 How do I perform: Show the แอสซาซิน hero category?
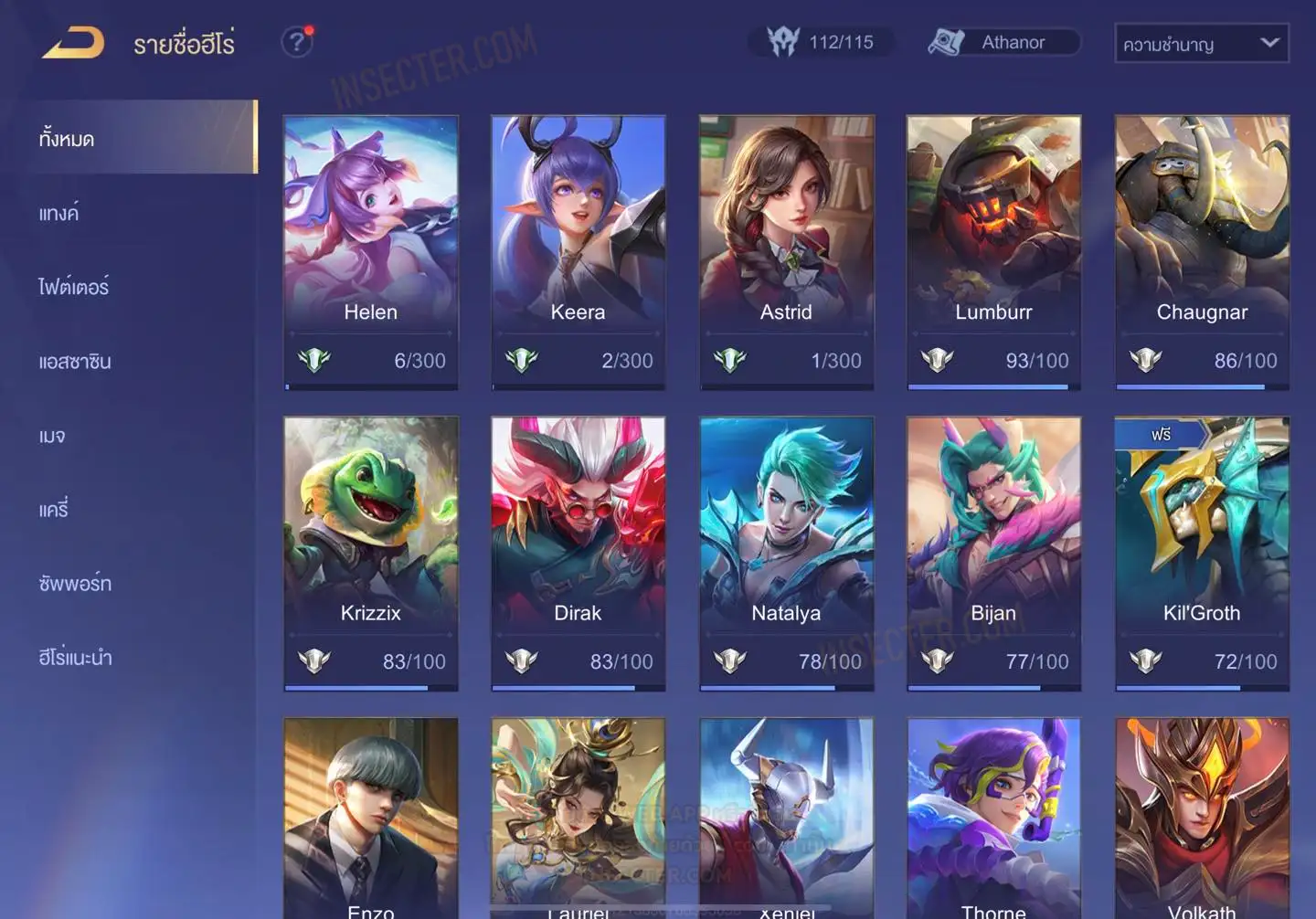[75, 362]
